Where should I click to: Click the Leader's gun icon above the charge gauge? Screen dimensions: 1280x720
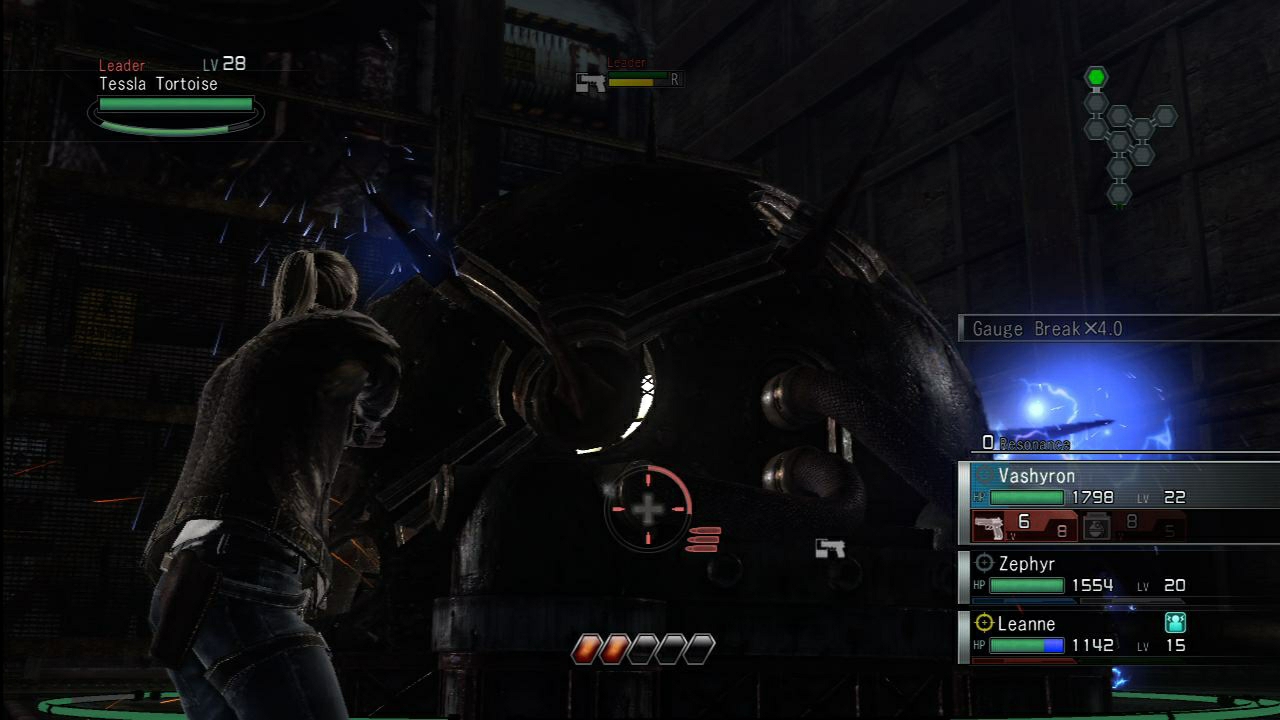tap(591, 83)
